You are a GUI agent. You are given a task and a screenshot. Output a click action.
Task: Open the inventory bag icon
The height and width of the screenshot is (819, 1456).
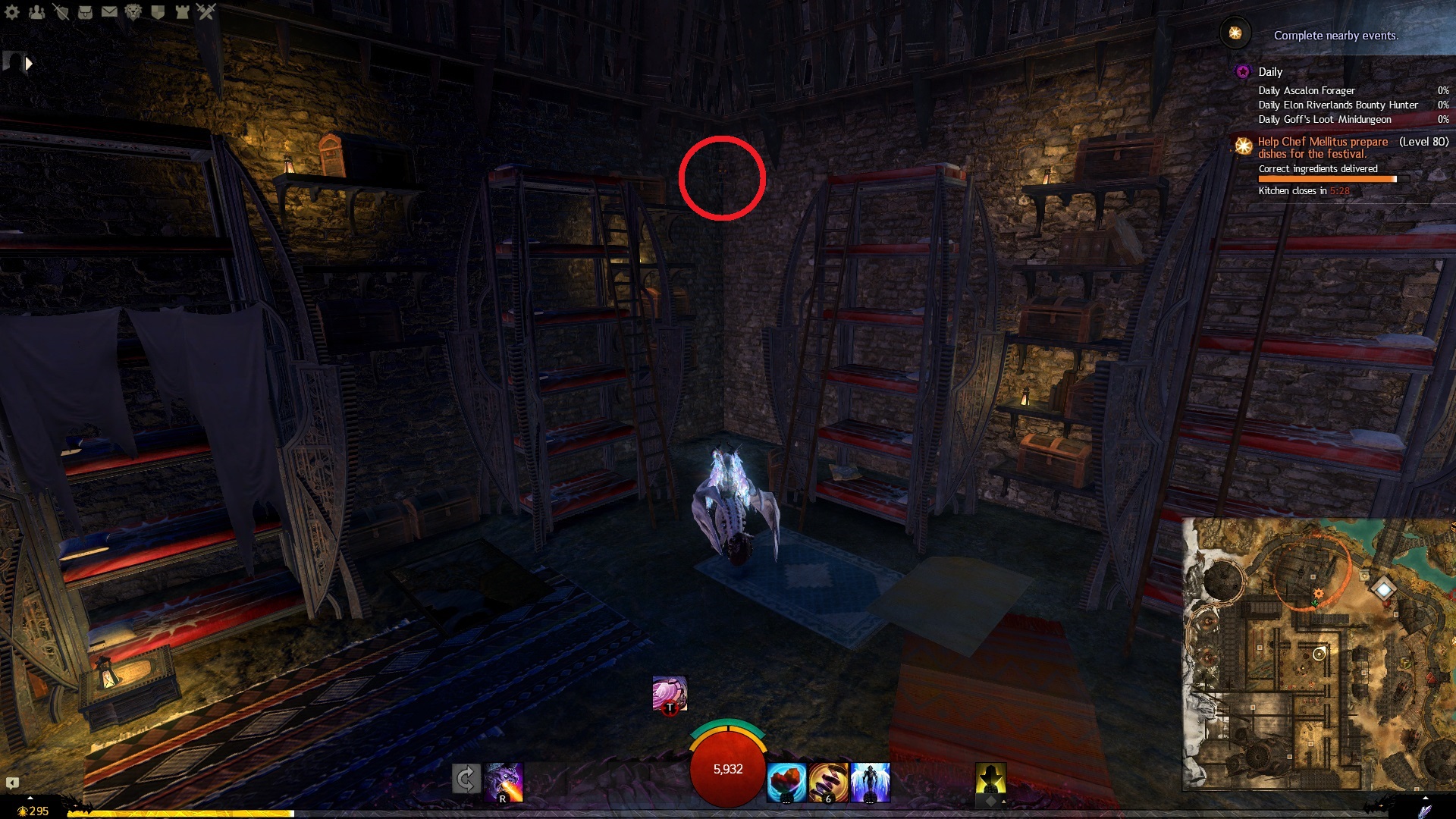pos(85,11)
